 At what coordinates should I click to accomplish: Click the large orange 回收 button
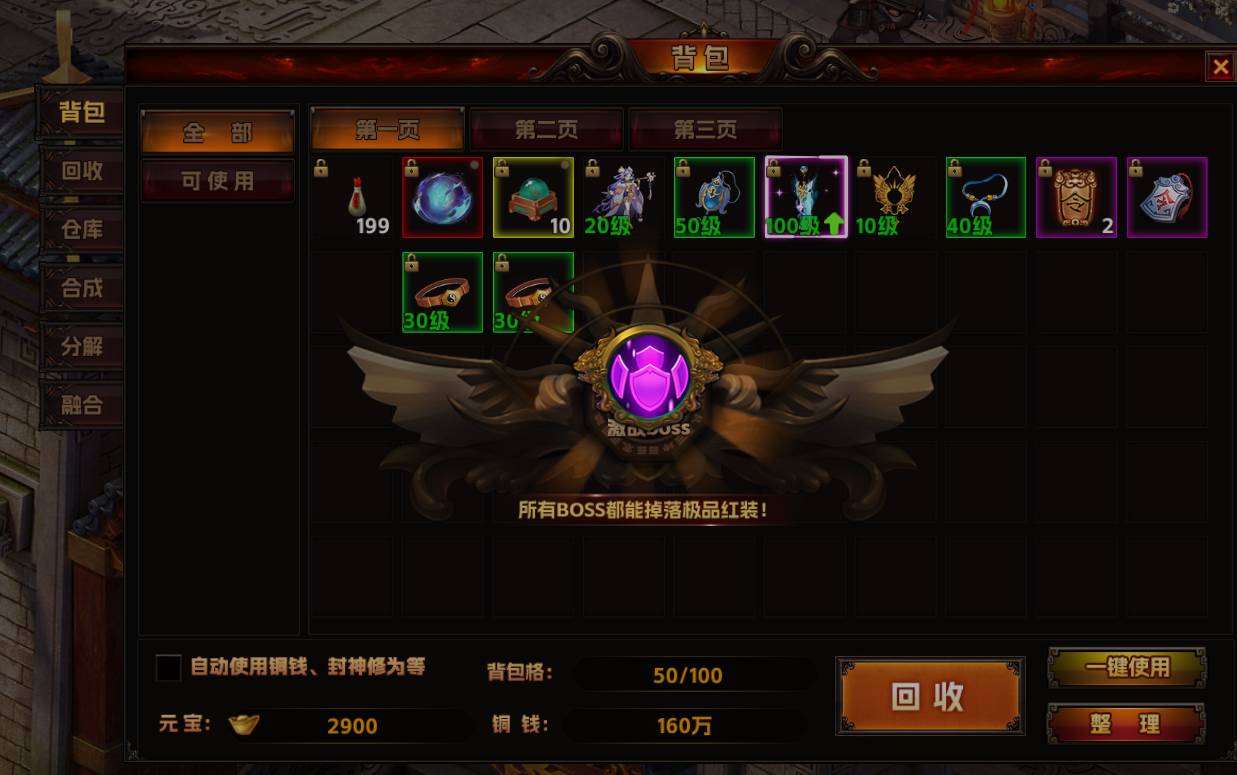[x=930, y=696]
